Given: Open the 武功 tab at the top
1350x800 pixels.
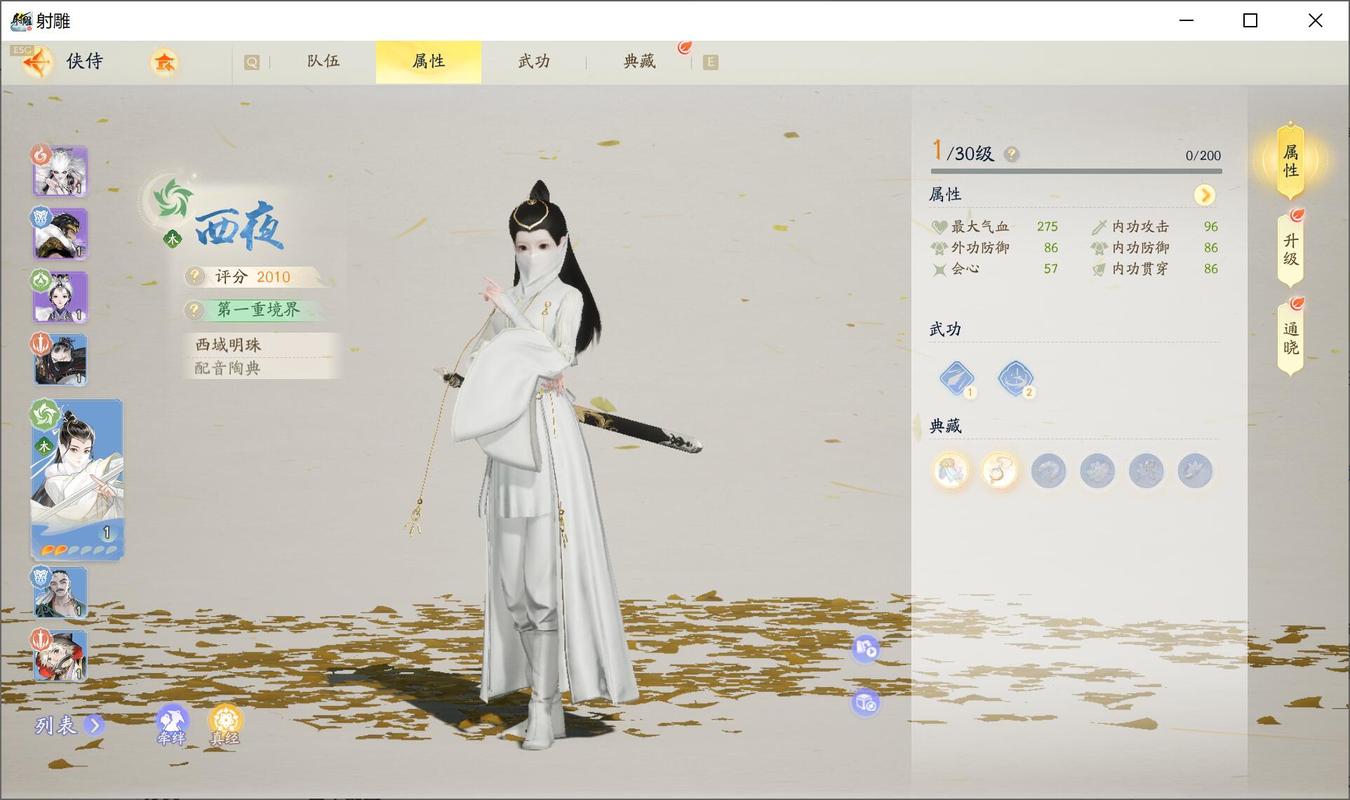Looking at the screenshot, I should 536,61.
